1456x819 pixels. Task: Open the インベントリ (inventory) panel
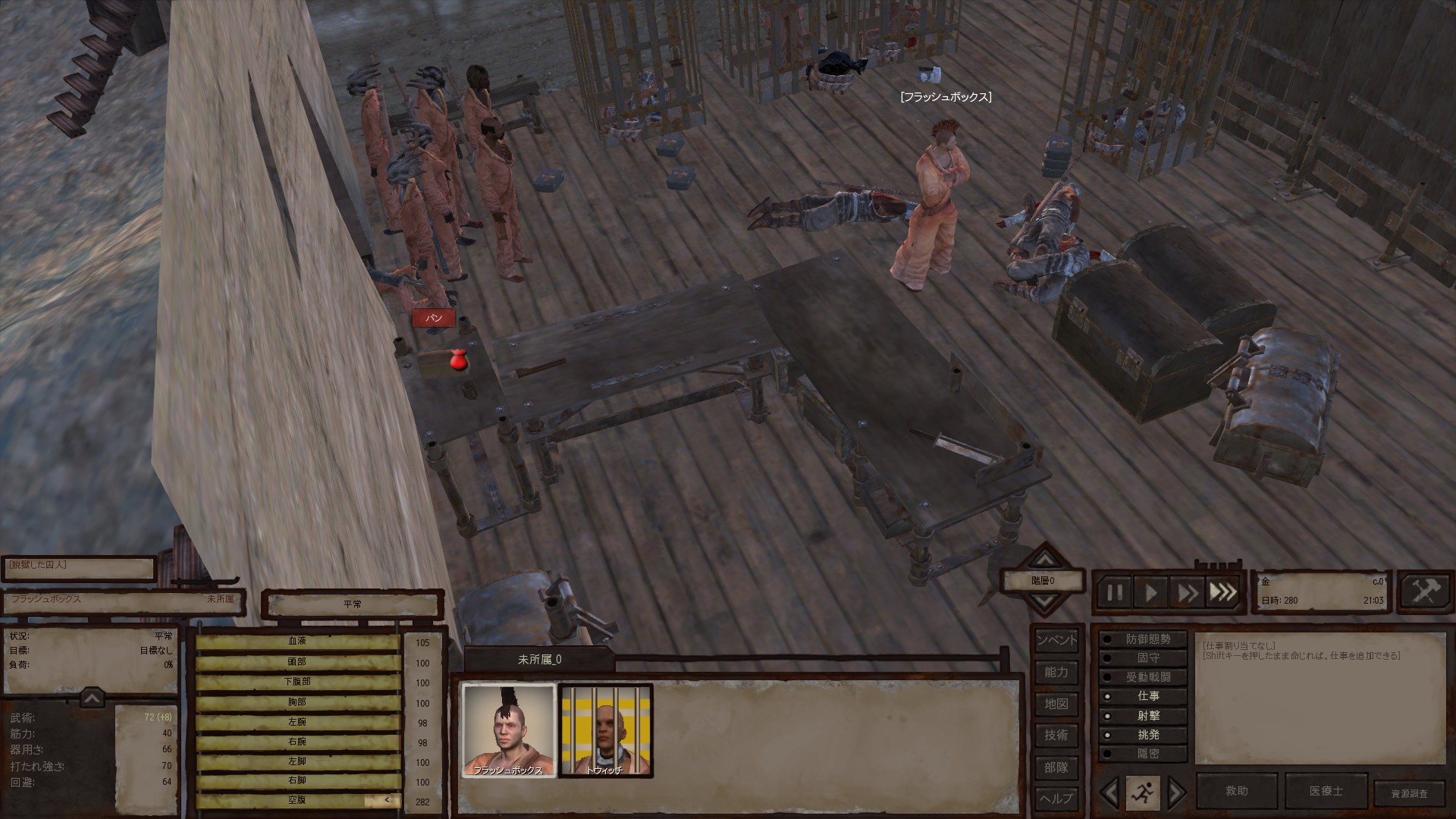(x=1056, y=640)
